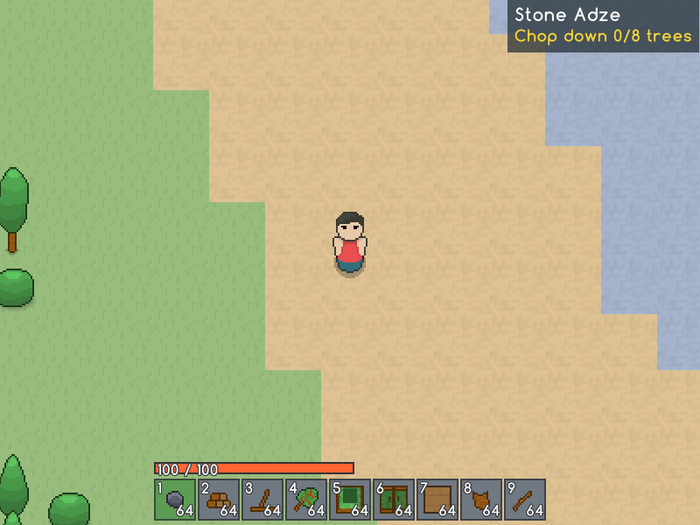Pick the wooden stick in slot 9

524,499
